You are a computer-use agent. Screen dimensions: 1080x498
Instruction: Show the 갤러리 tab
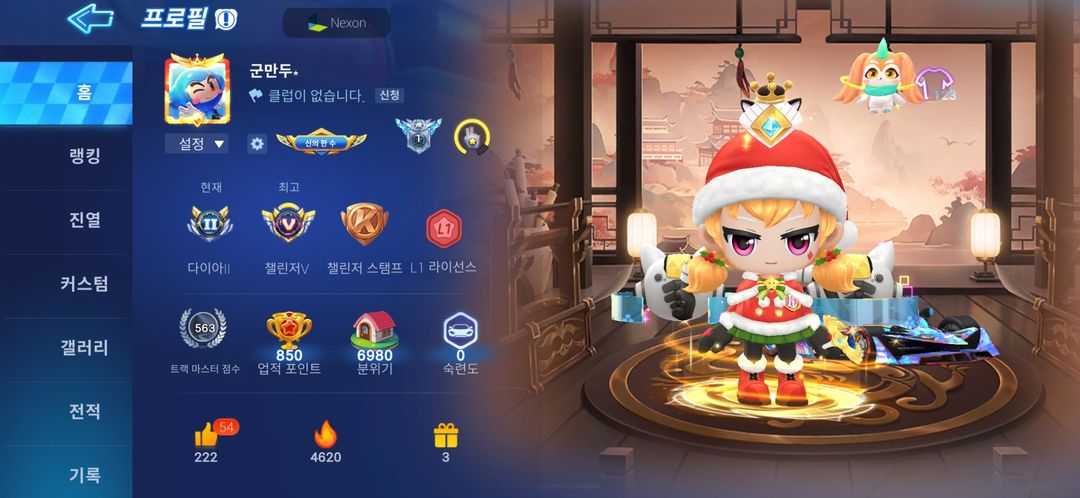click(x=85, y=348)
